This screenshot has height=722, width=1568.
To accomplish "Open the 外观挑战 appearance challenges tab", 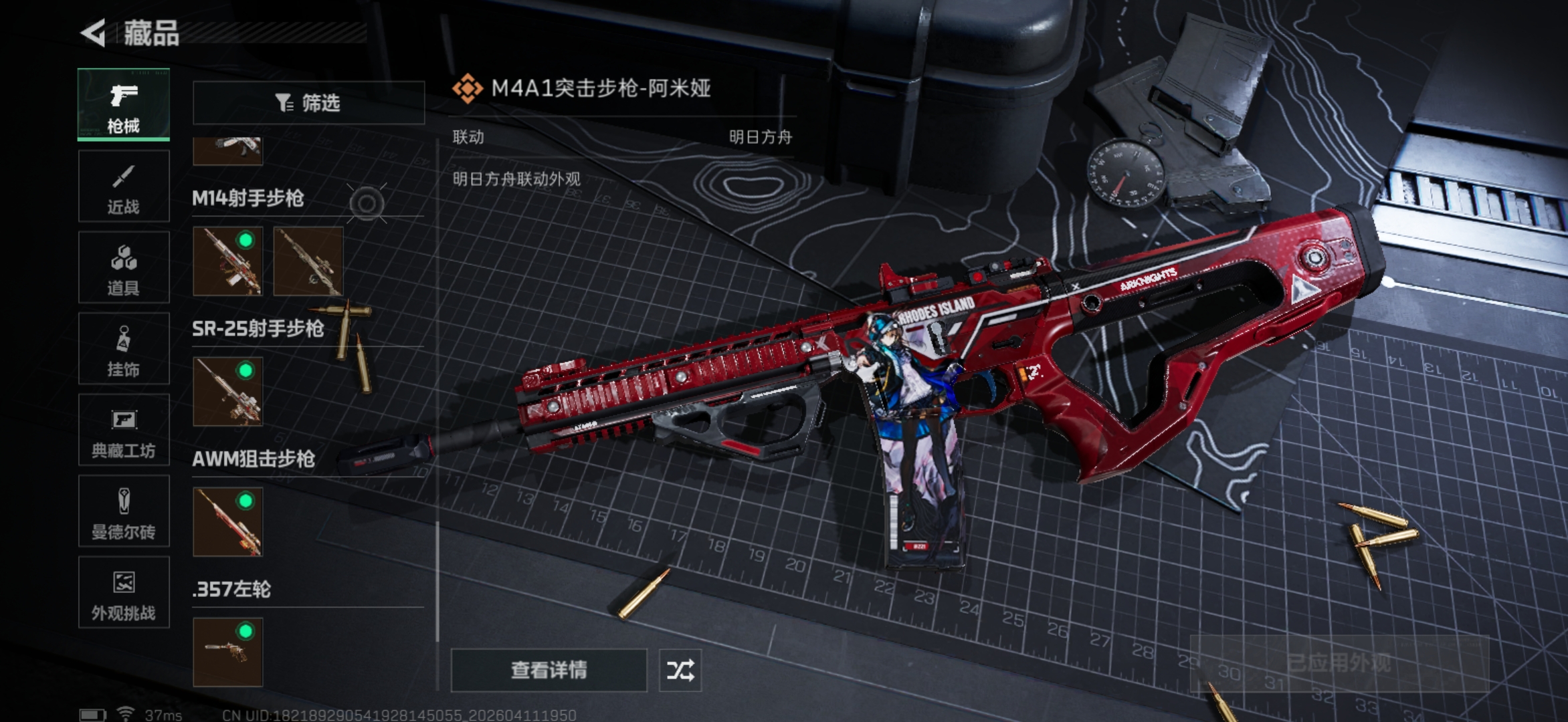I will click(x=124, y=593).
